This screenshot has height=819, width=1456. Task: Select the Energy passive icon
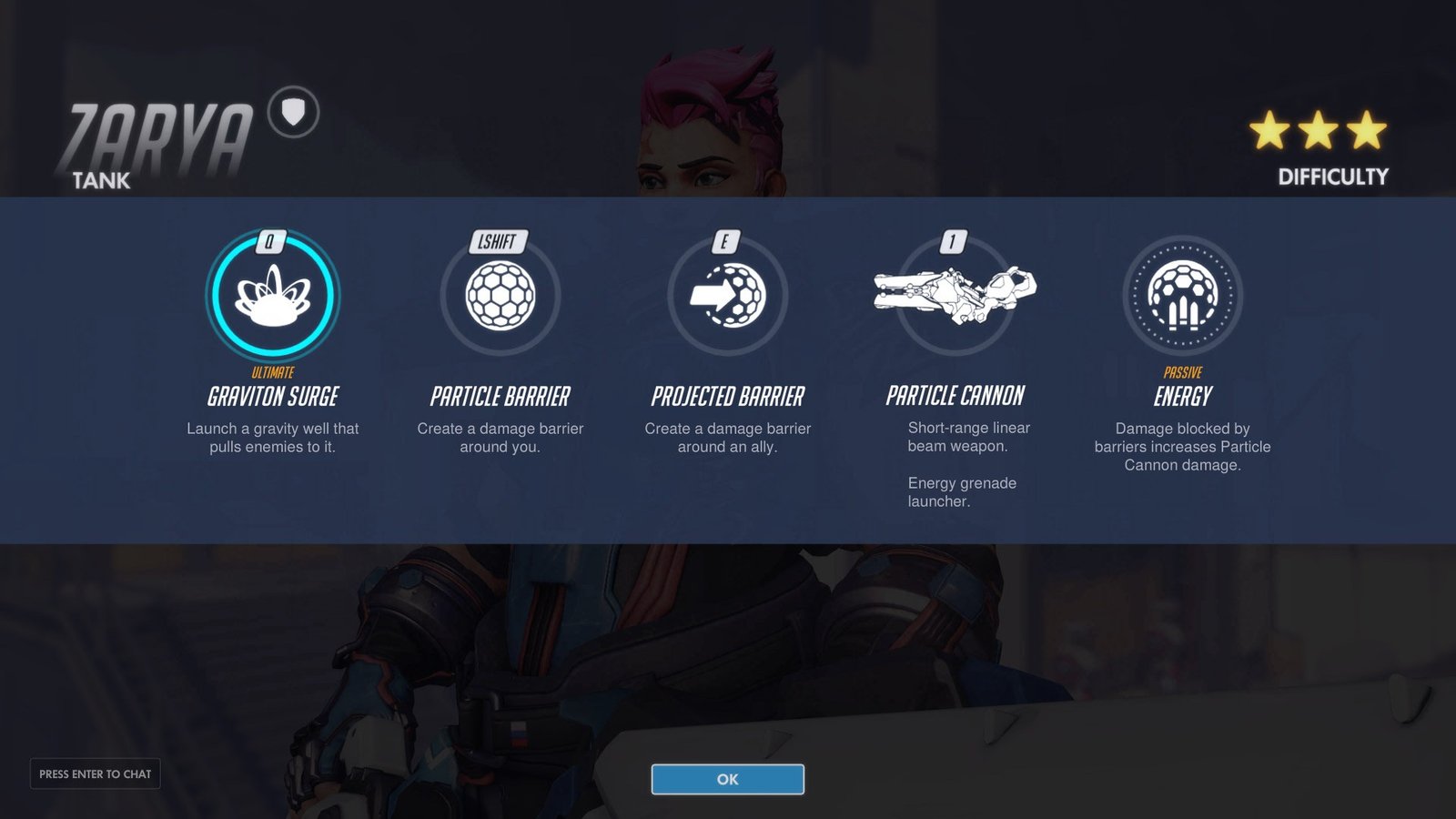(1182, 296)
